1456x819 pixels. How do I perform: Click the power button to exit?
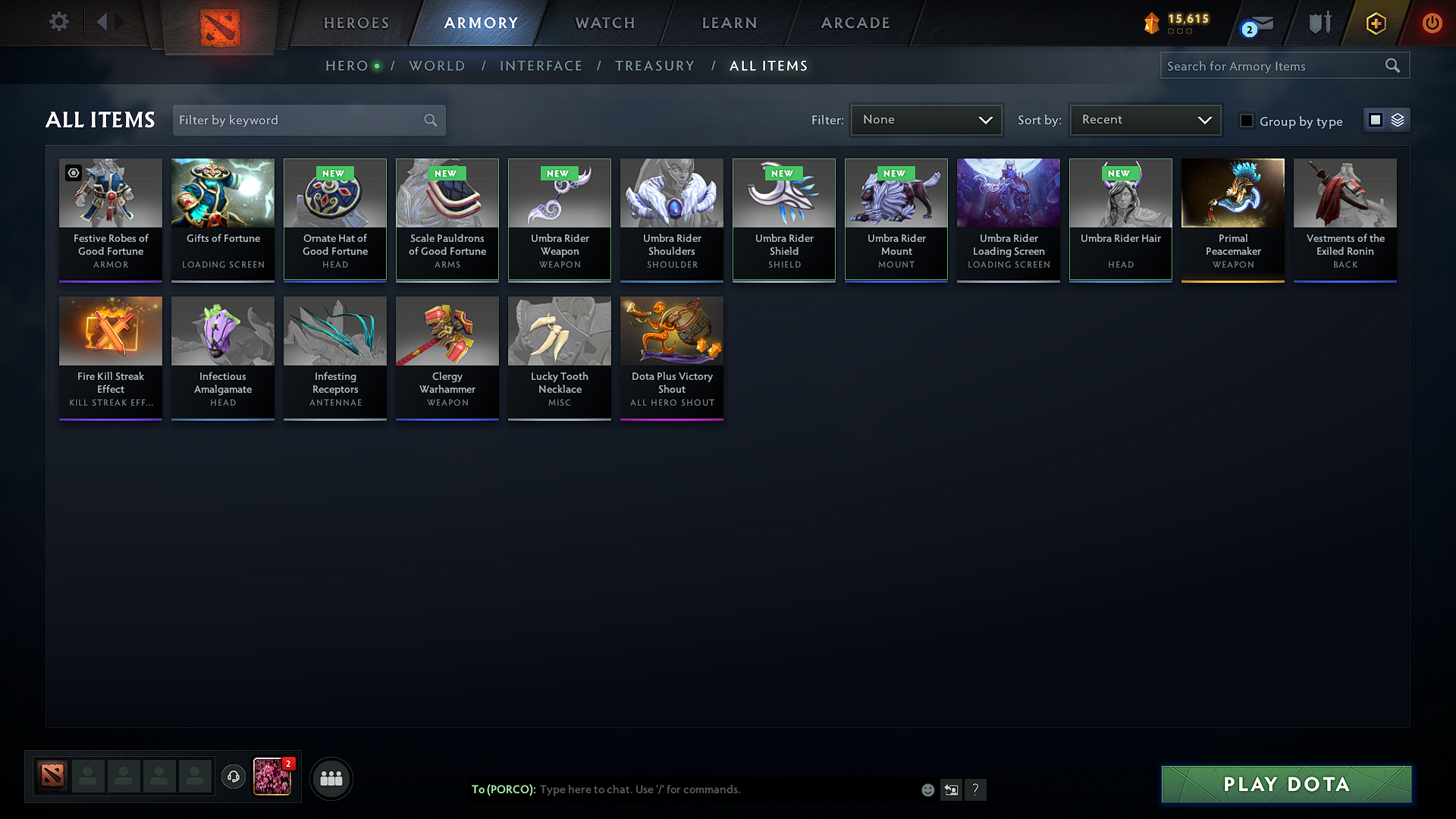point(1432,23)
